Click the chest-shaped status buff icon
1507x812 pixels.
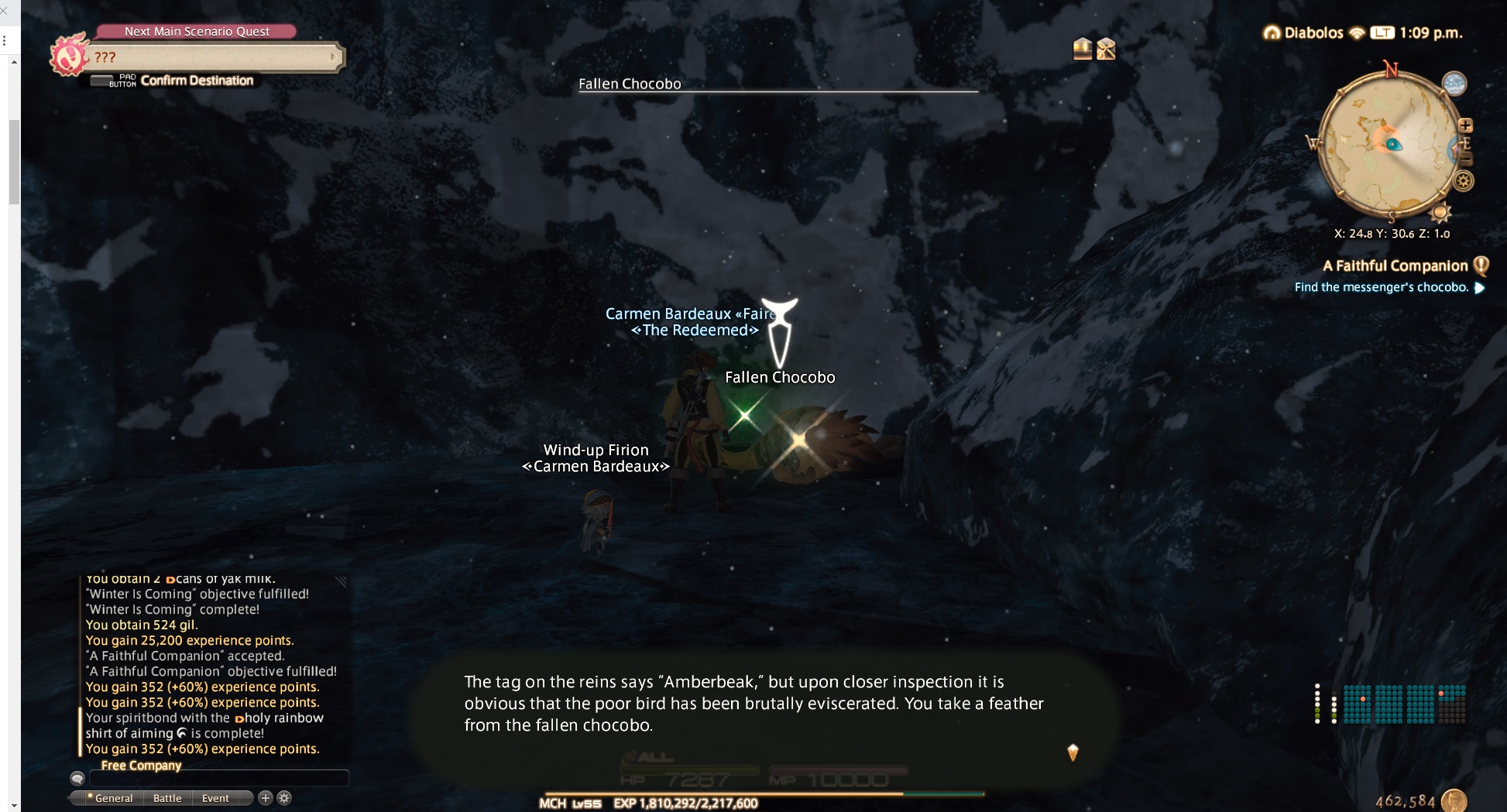pyautogui.click(x=1082, y=49)
